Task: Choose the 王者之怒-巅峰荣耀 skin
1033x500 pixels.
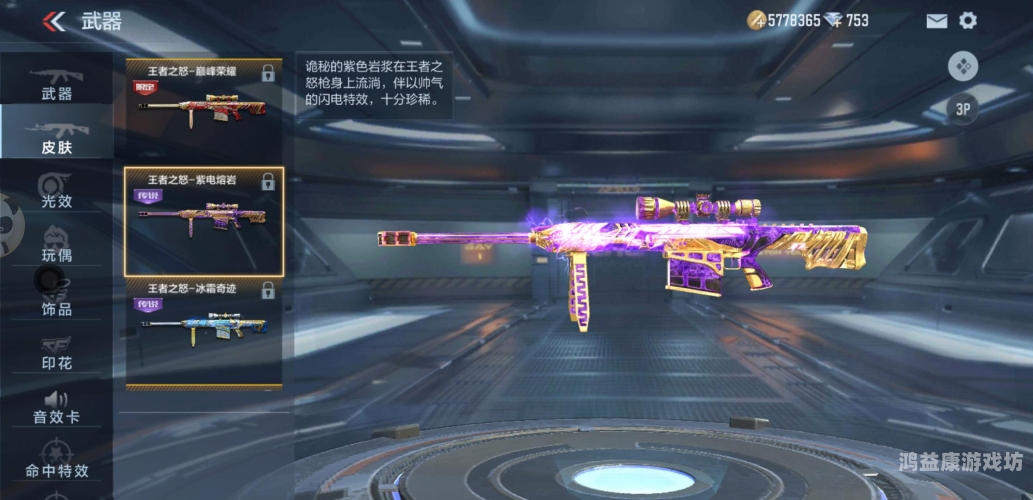Action: [203, 97]
